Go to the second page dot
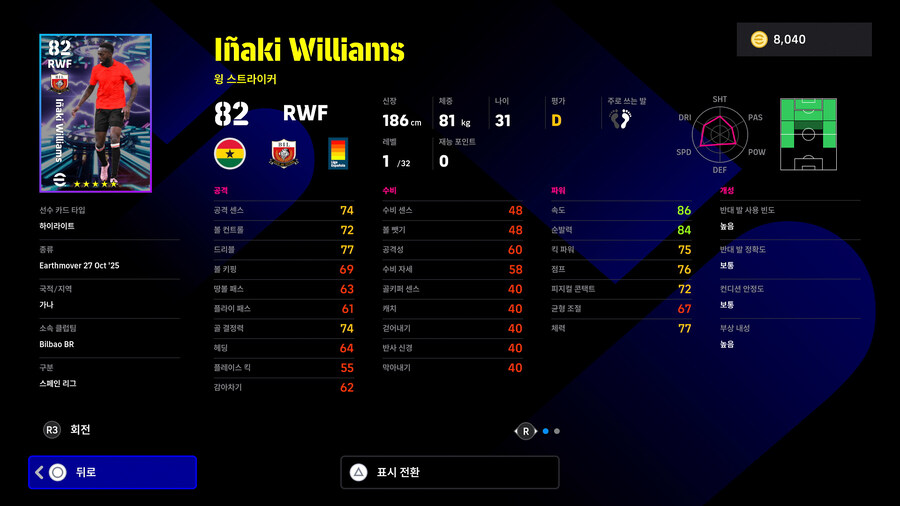 click(x=557, y=431)
